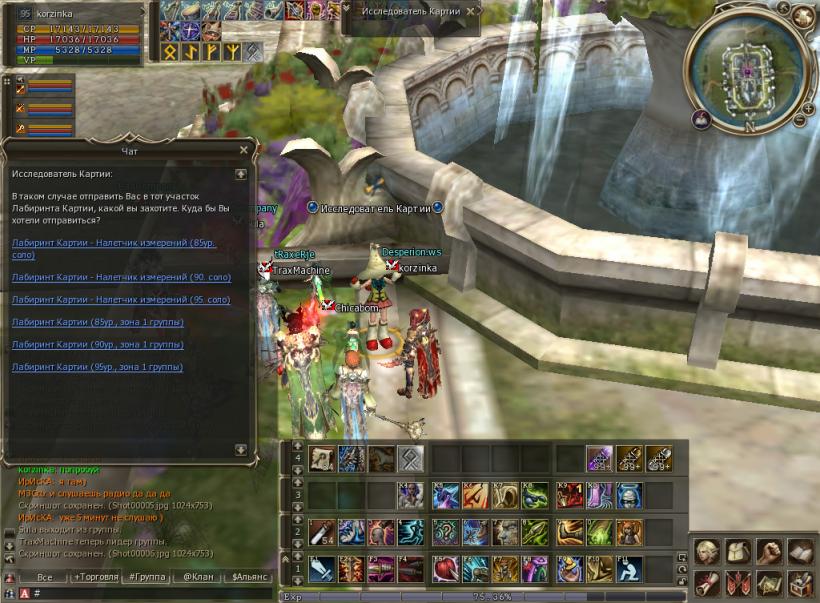The height and width of the screenshot is (603, 820).
Task: Close the Исследователь Картии target bar
Action: [471, 11]
